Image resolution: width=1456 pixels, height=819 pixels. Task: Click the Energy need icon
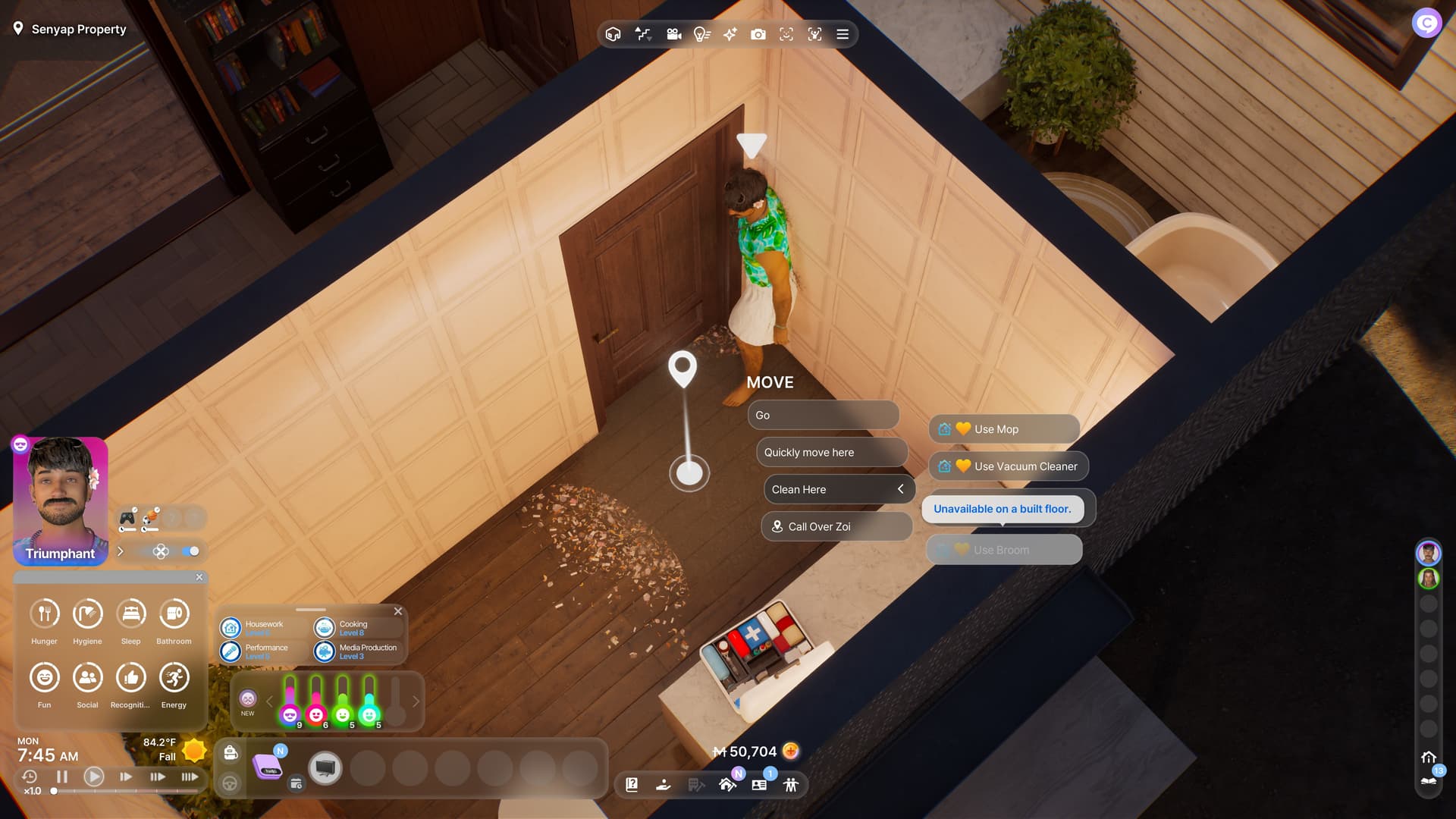(x=174, y=677)
